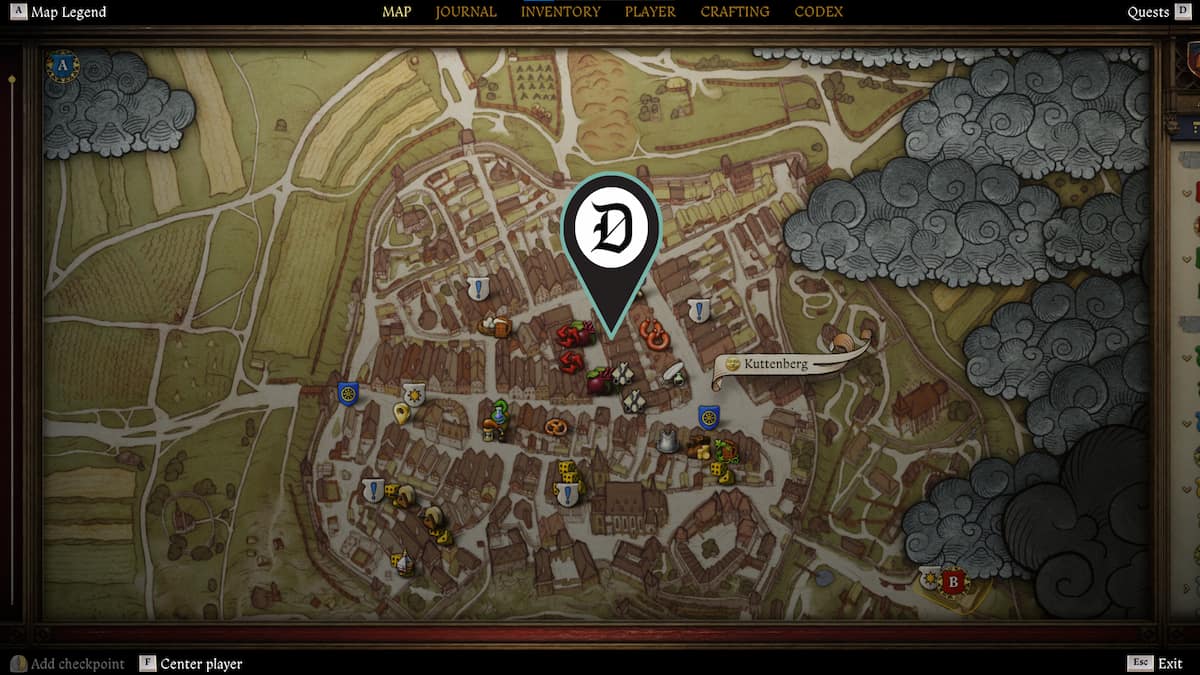Screen dimensions: 1200x675
Task: Select the red quest marker B
Action: click(953, 581)
